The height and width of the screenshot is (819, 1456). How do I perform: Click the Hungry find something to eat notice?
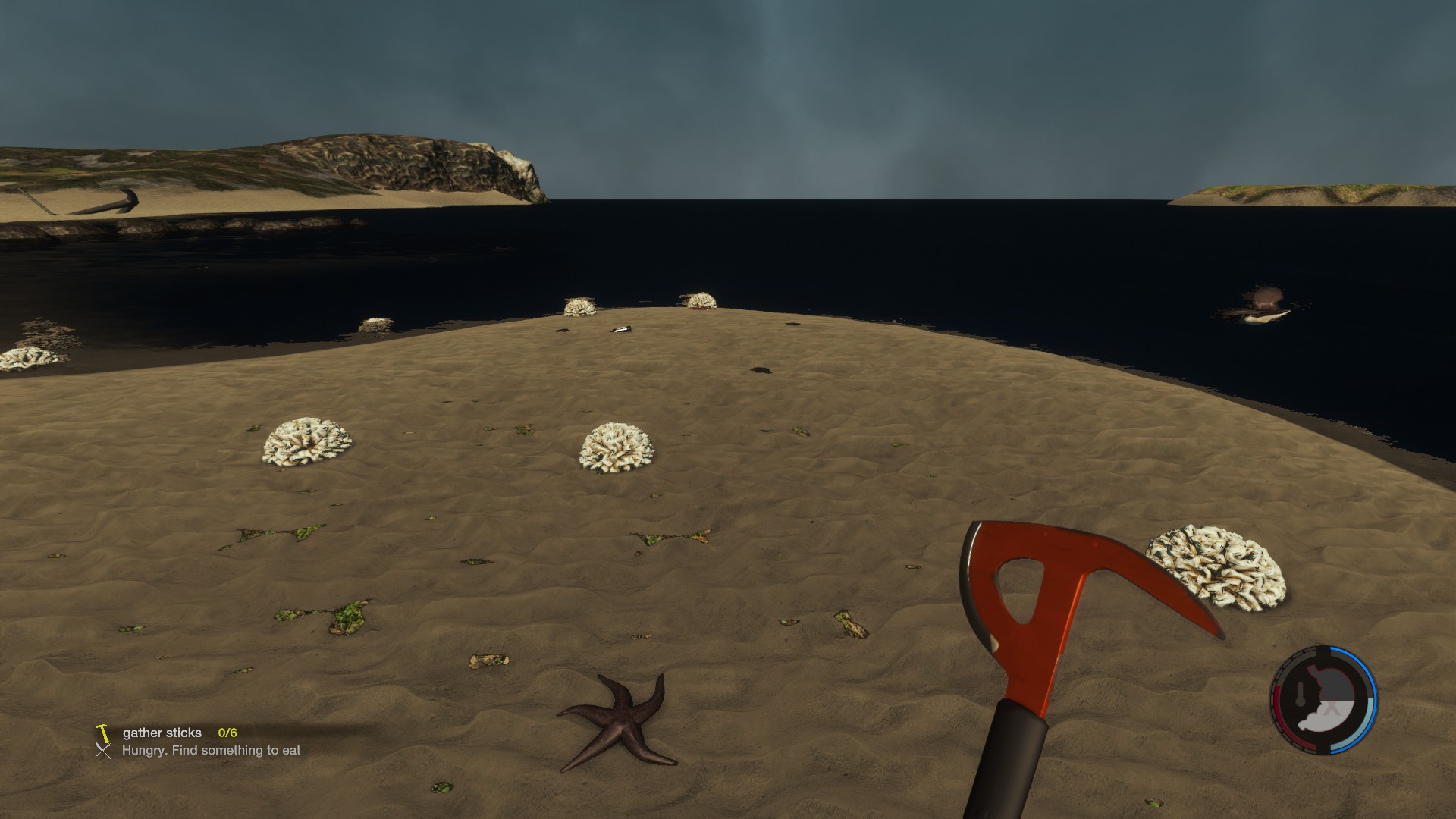click(x=211, y=750)
